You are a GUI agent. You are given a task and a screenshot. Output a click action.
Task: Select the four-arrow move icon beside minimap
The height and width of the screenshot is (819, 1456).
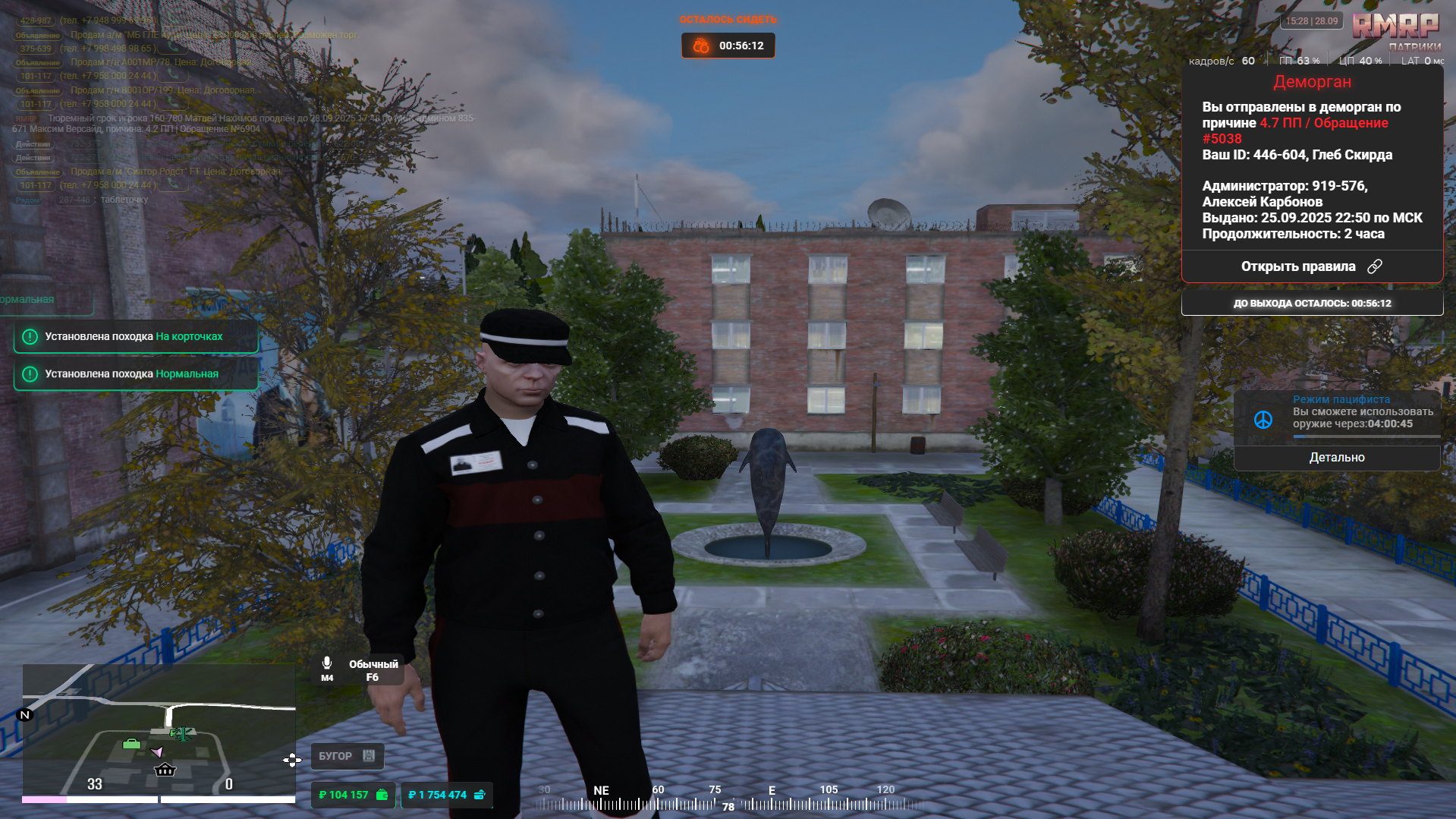pos(292,760)
